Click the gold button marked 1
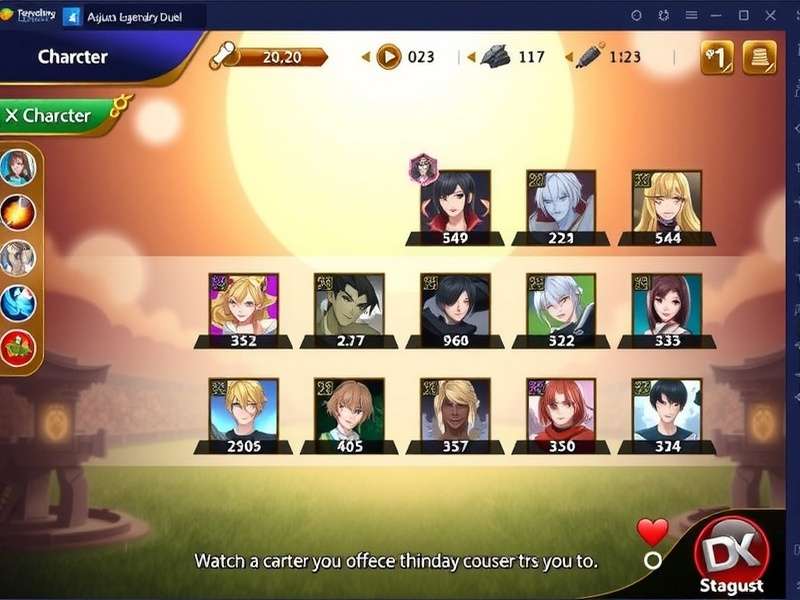This screenshot has width=800, height=600. click(x=717, y=57)
